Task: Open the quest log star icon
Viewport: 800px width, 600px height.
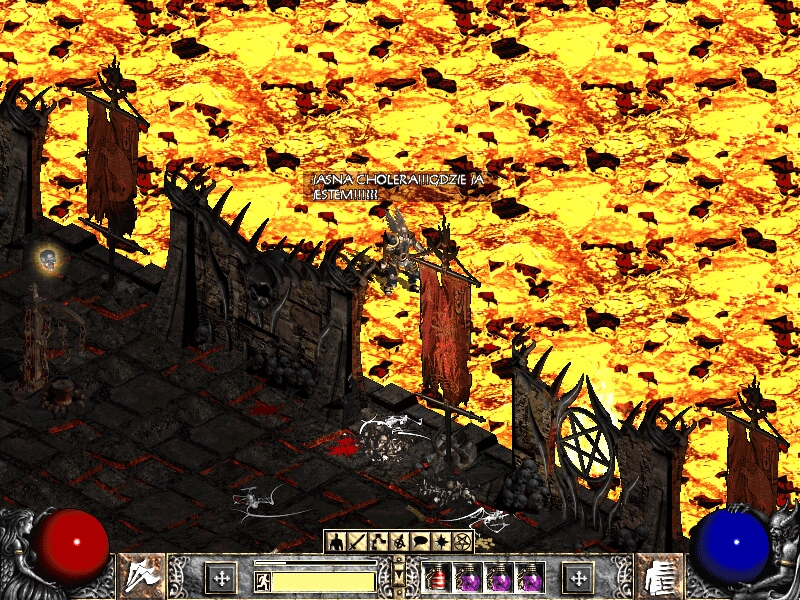Action: pyautogui.click(x=441, y=541)
